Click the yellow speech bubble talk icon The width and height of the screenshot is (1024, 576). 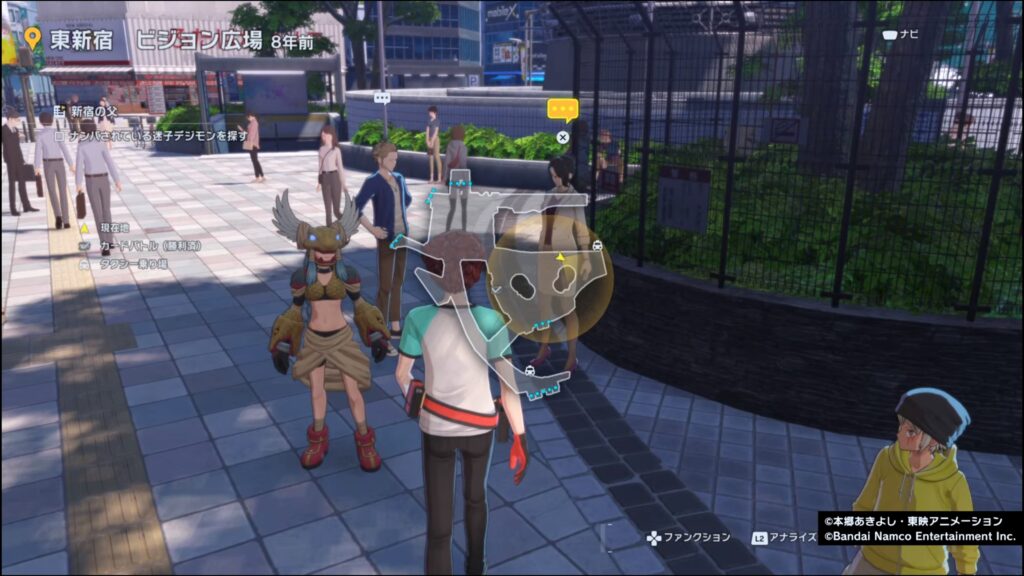click(563, 110)
